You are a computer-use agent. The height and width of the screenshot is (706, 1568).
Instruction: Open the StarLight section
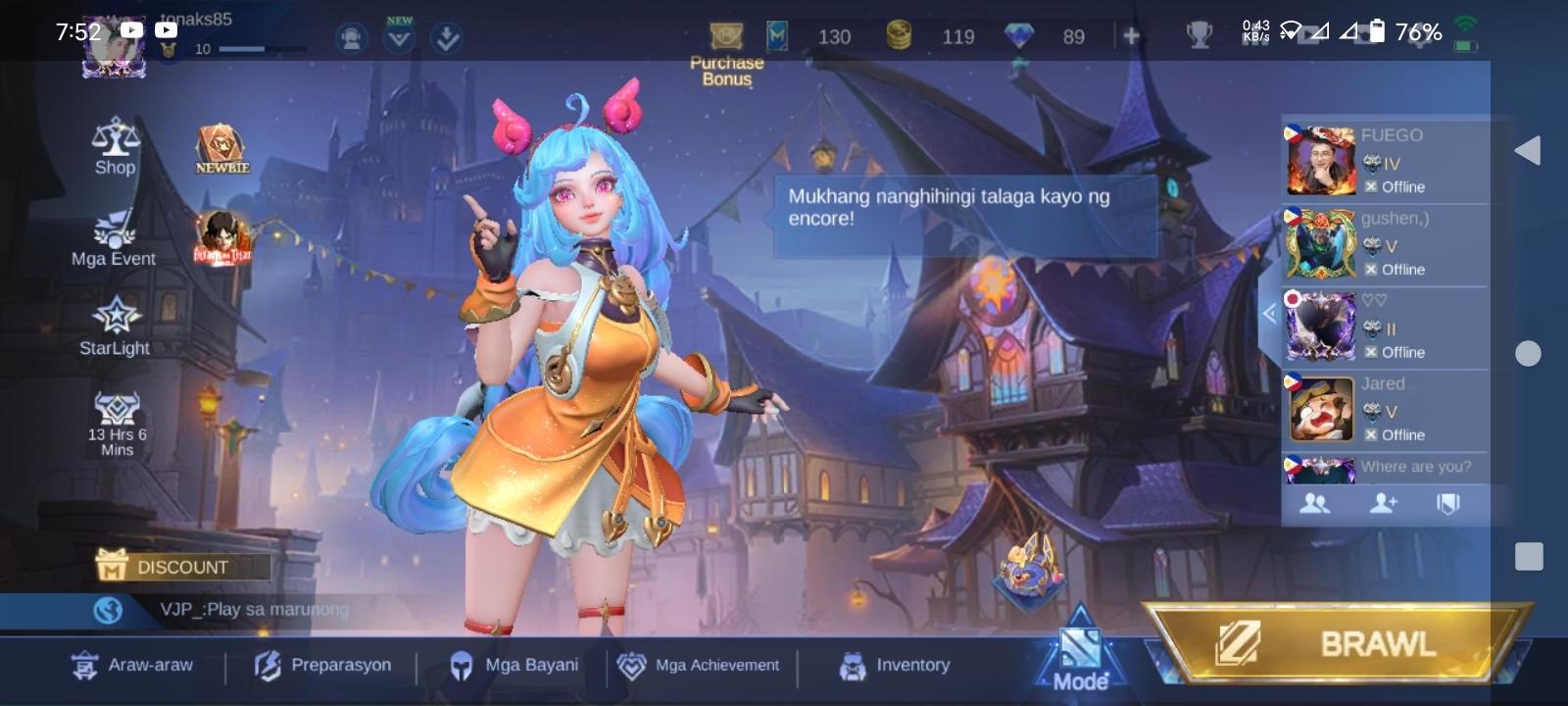click(115, 327)
